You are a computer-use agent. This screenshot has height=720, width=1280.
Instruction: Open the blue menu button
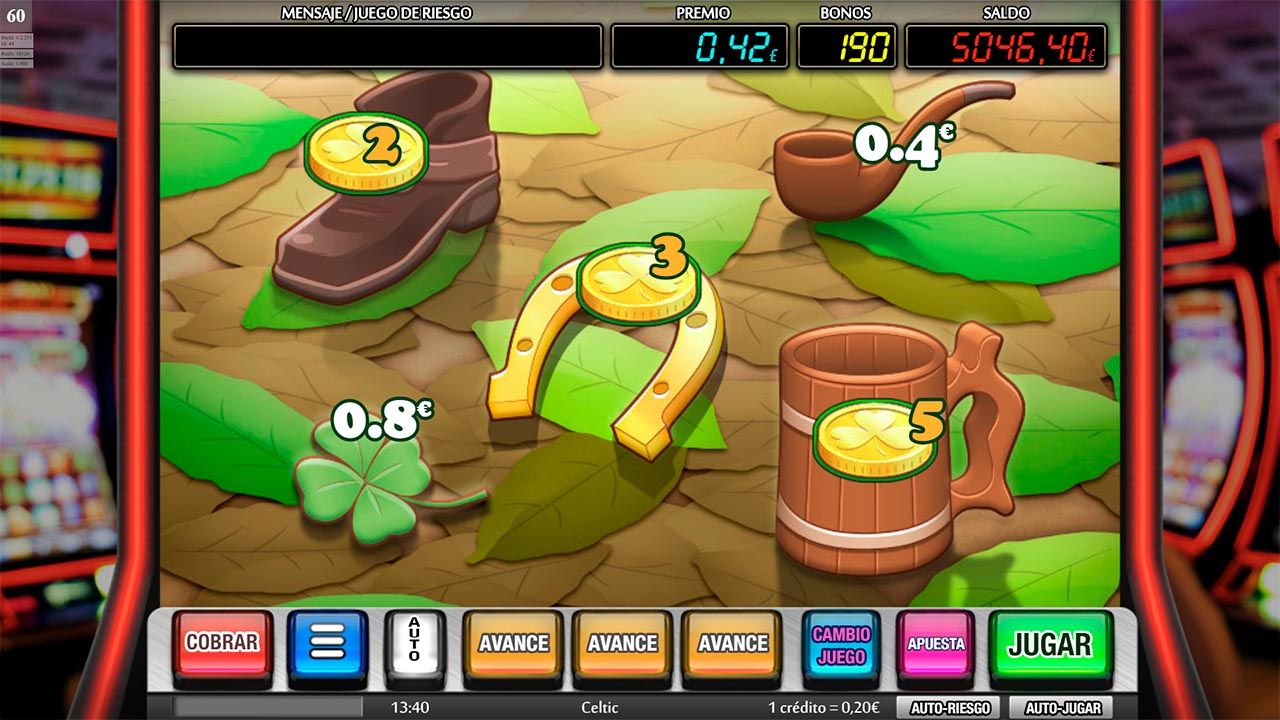pyautogui.click(x=327, y=643)
